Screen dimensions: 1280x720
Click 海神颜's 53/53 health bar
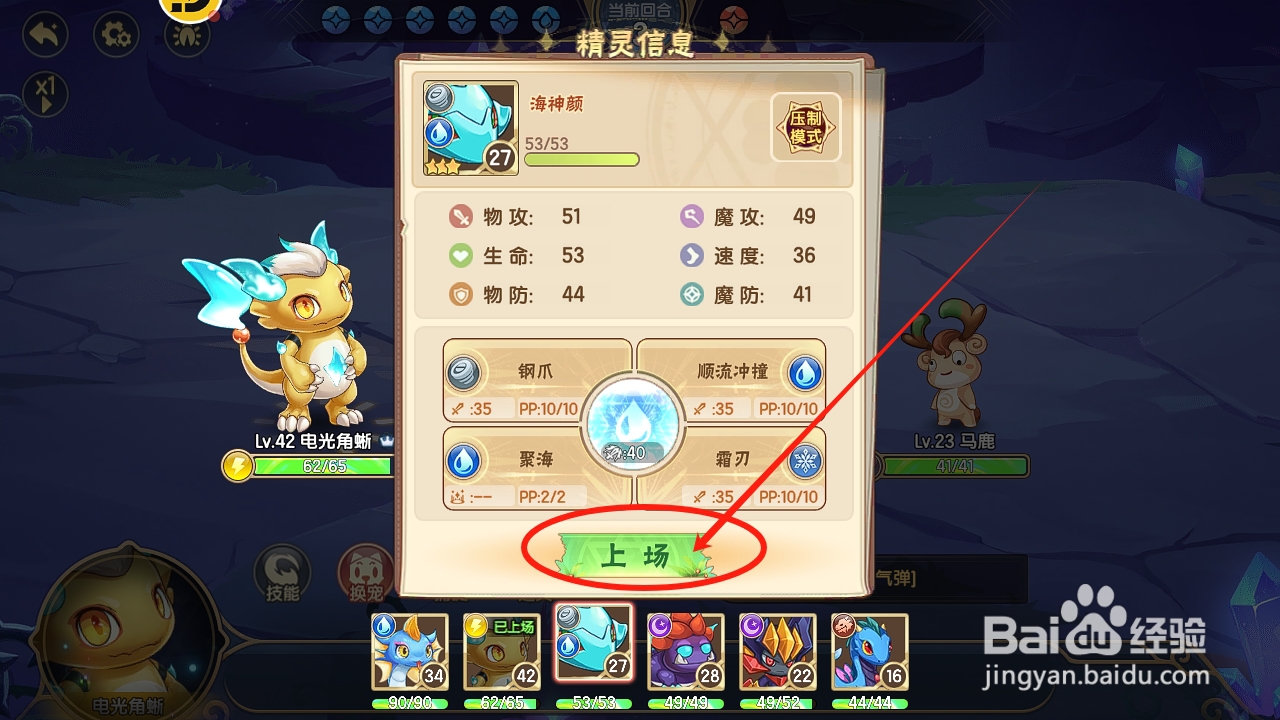pos(582,159)
